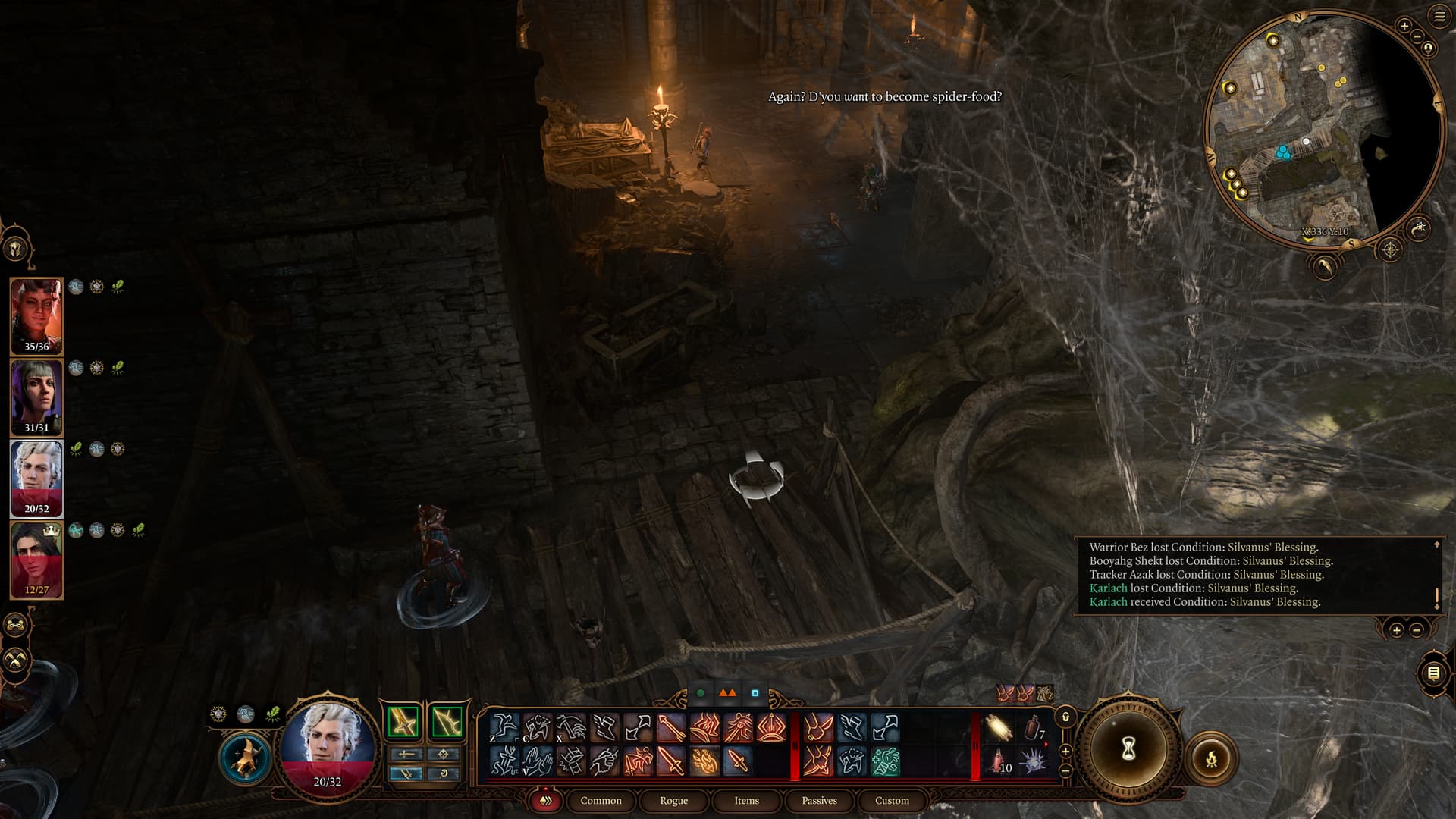Equip the melee weapon set slot

click(x=403, y=721)
